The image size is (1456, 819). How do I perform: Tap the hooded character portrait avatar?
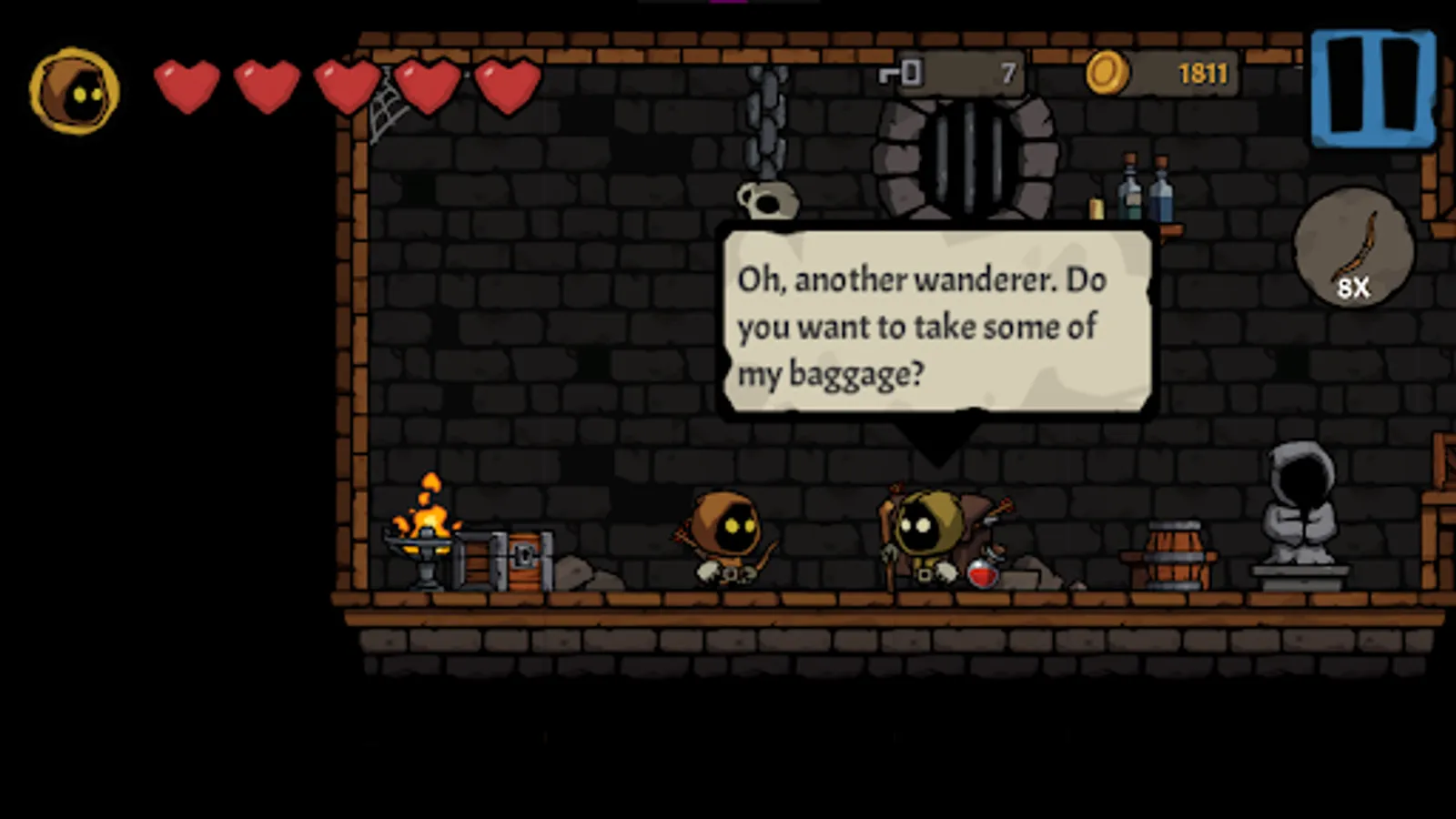click(76, 90)
